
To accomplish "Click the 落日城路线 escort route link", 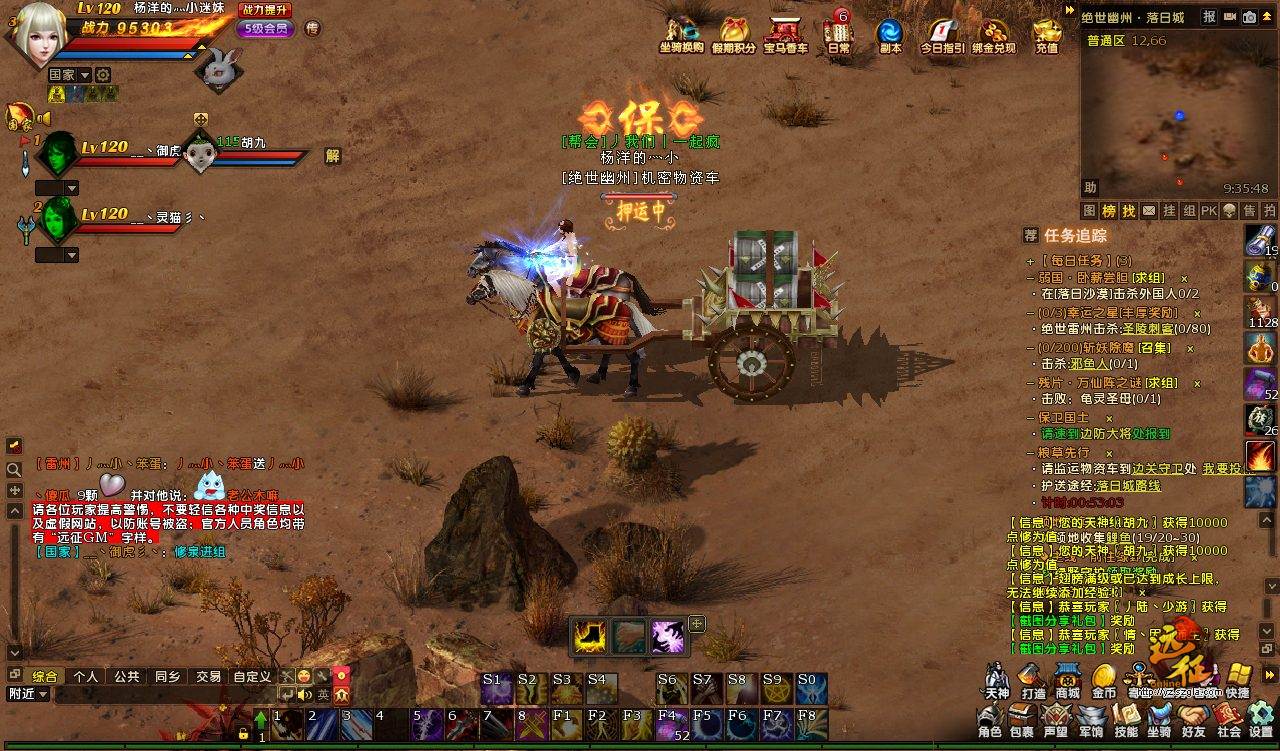I will (x=1126, y=485).
